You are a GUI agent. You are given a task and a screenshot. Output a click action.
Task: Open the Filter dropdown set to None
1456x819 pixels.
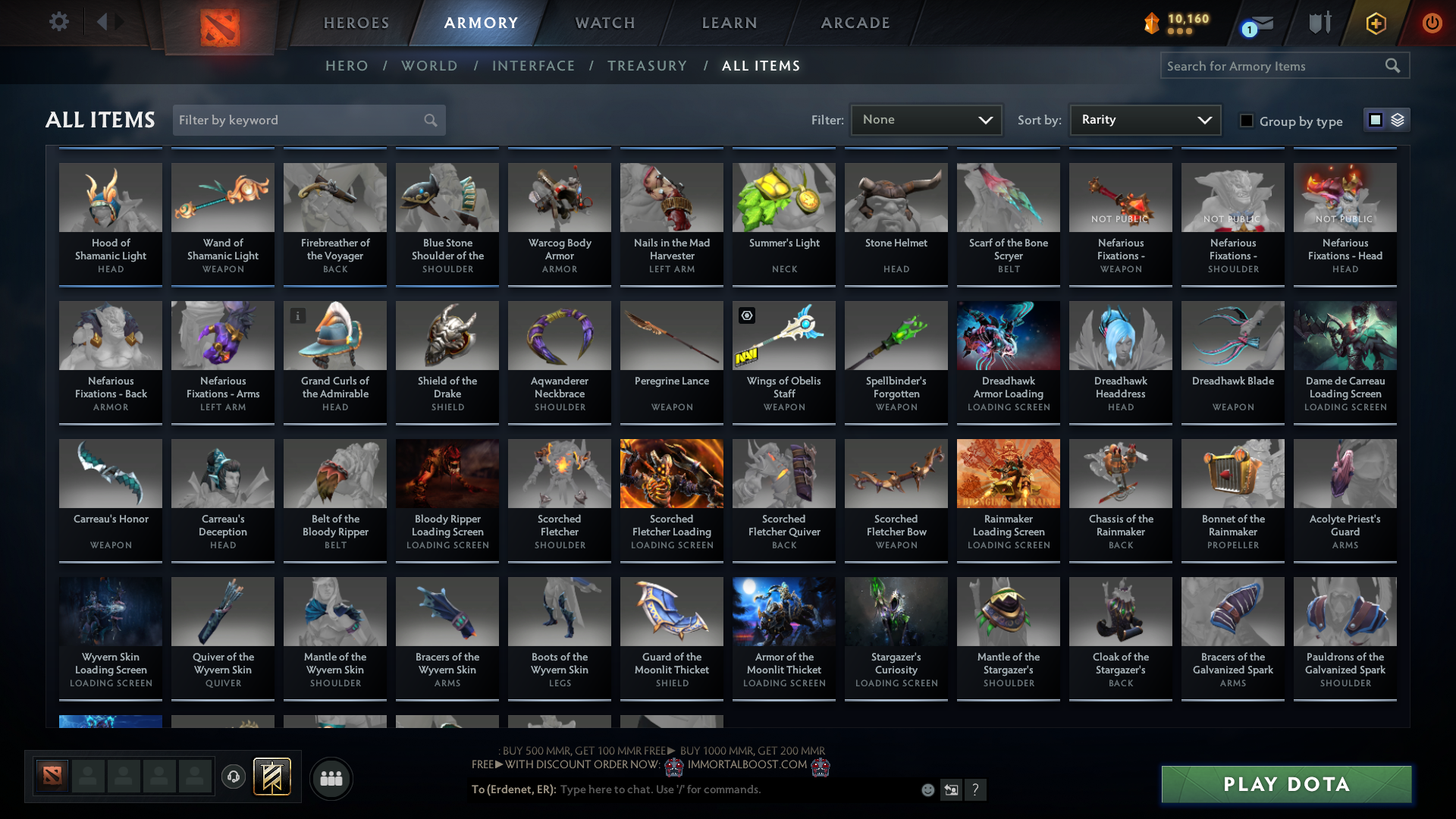click(925, 119)
